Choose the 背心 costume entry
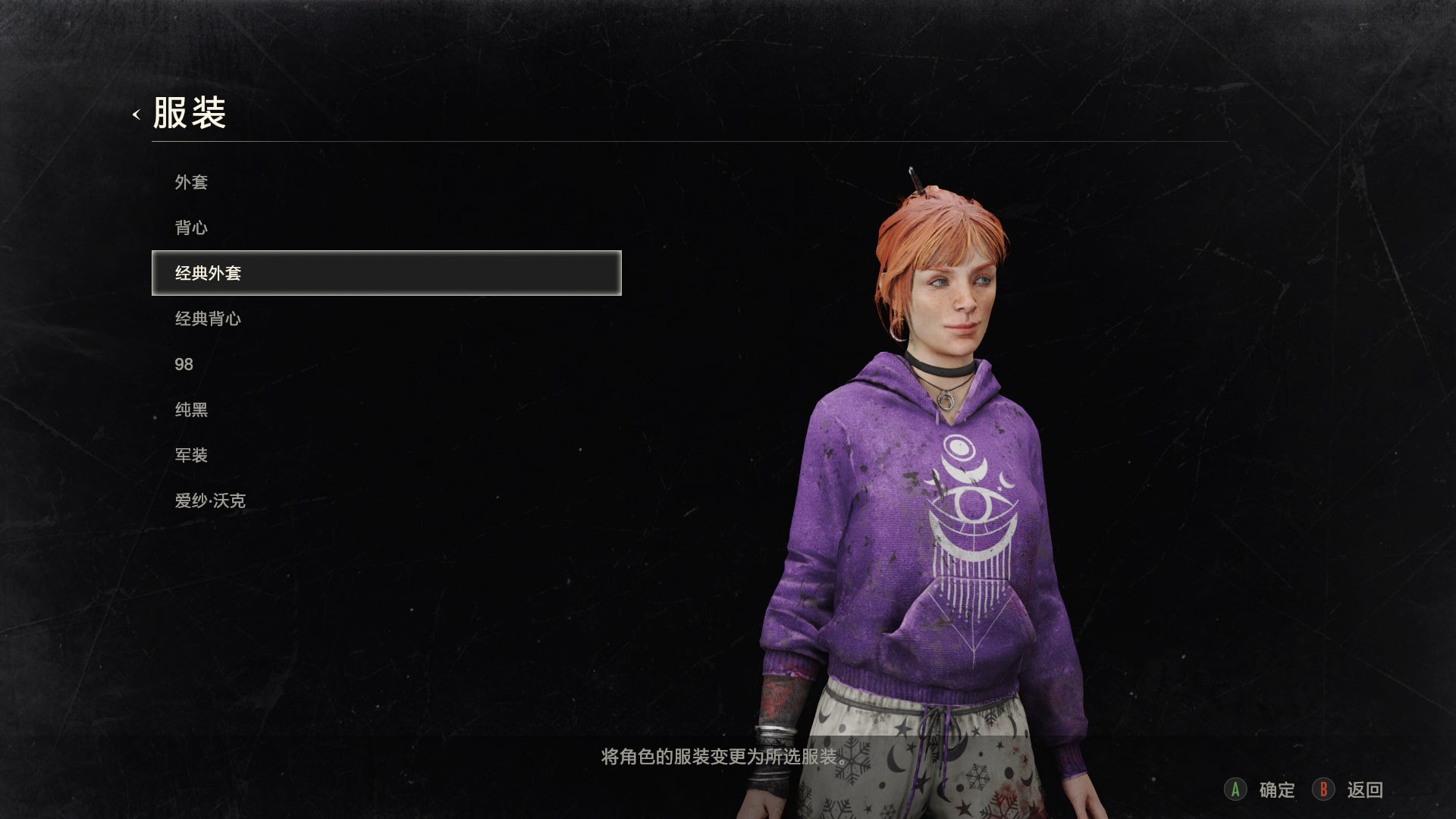 pos(191,227)
